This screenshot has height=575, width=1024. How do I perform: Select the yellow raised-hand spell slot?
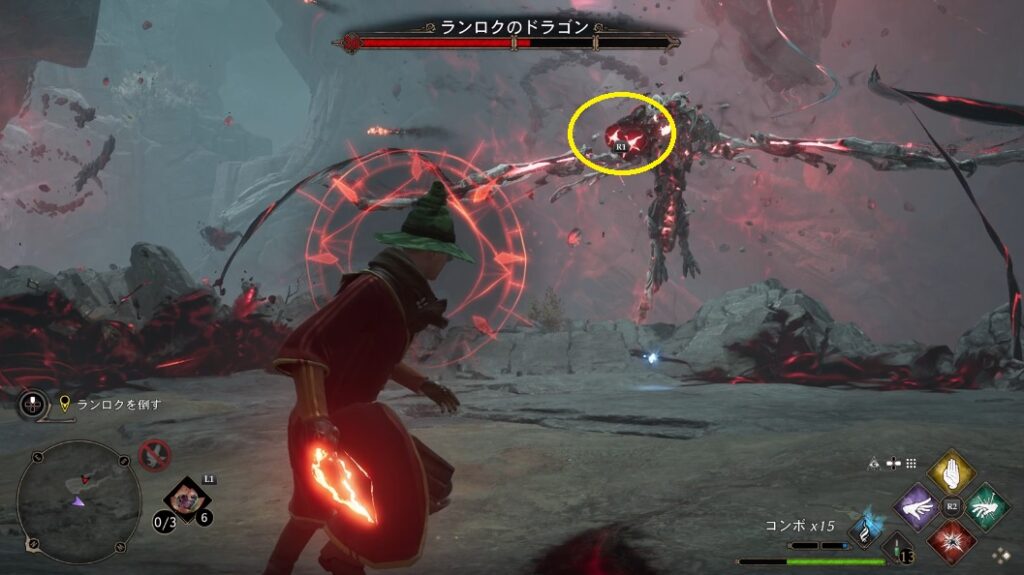pyautogui.click(x=951, y=472)
